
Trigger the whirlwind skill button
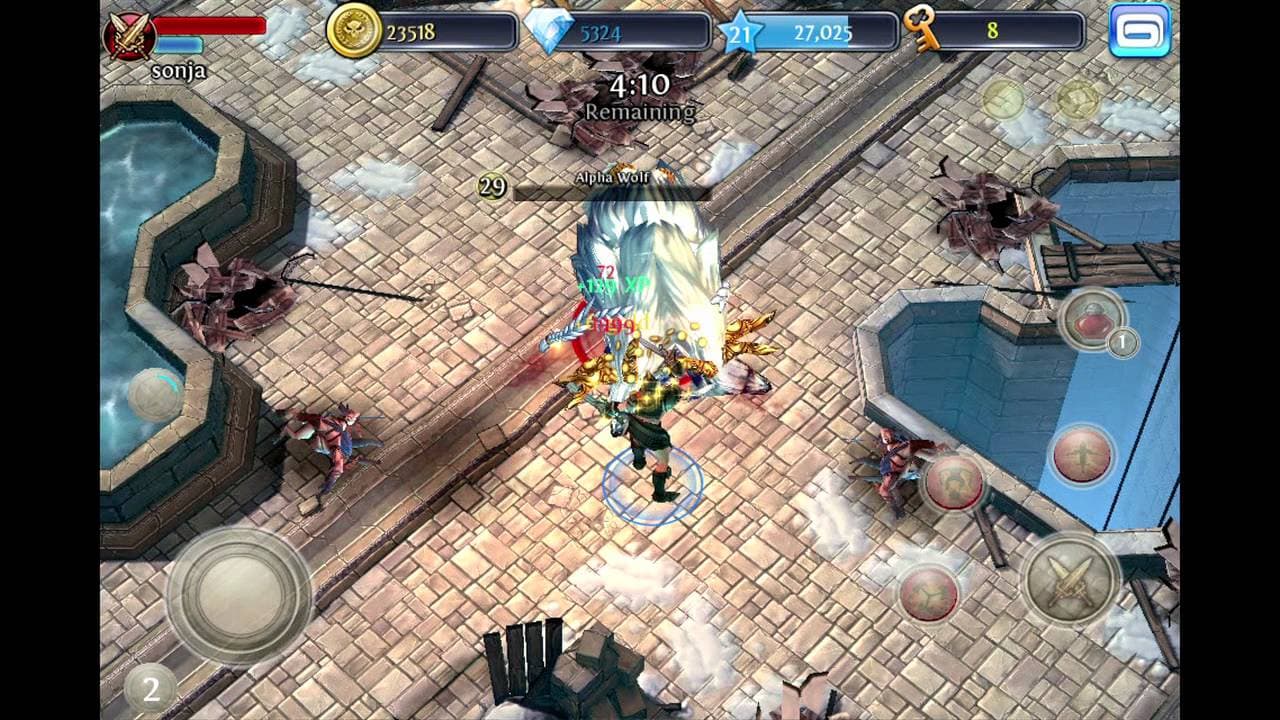point(932,592)
